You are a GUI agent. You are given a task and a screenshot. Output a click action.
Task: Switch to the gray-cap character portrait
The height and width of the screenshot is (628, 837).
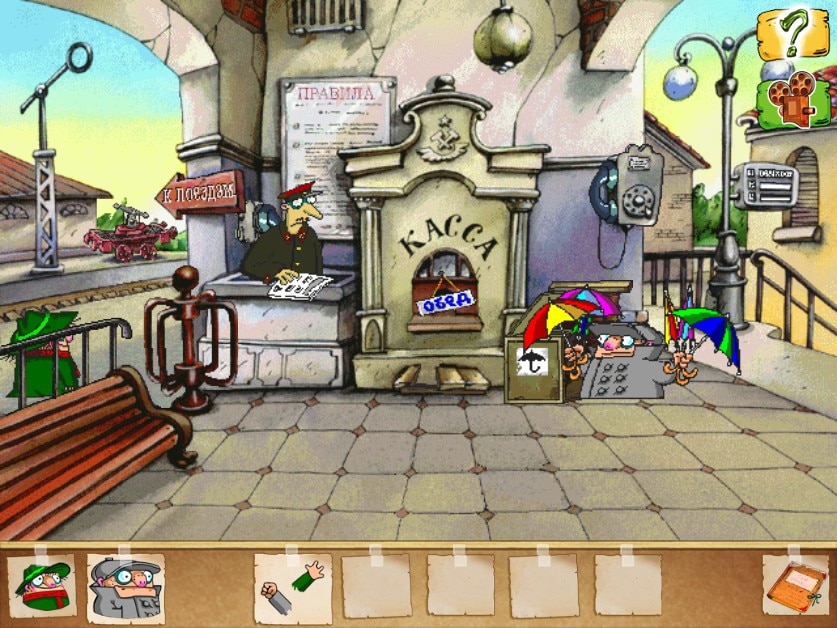tap(125, 587)
